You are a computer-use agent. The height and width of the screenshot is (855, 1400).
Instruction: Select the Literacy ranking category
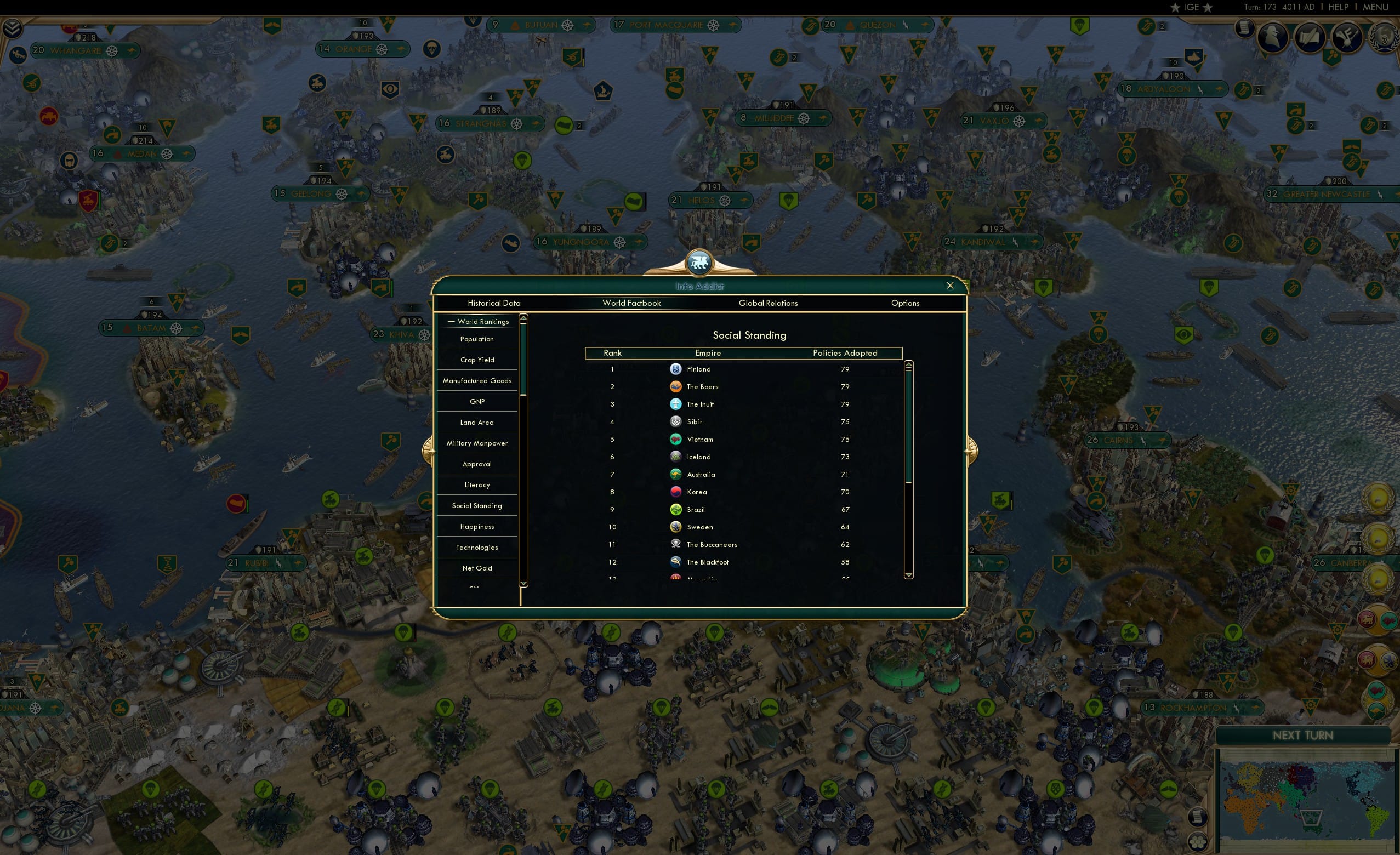(x=477, y=485)
